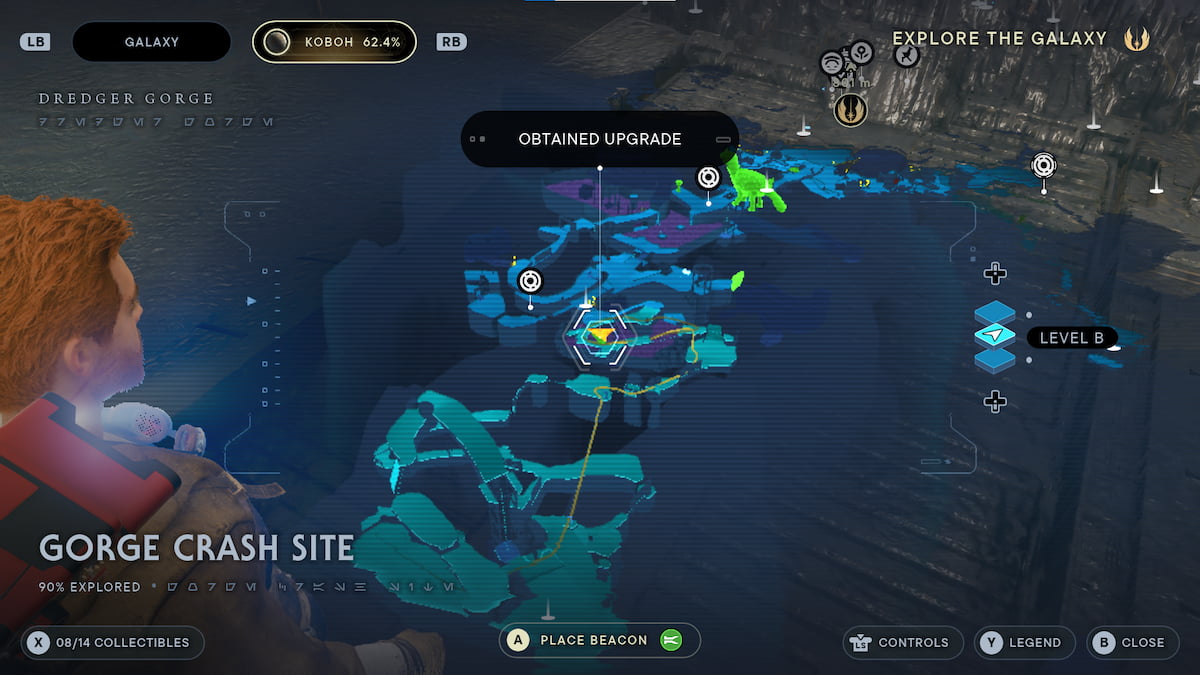Place a beacon on the map

599,640
